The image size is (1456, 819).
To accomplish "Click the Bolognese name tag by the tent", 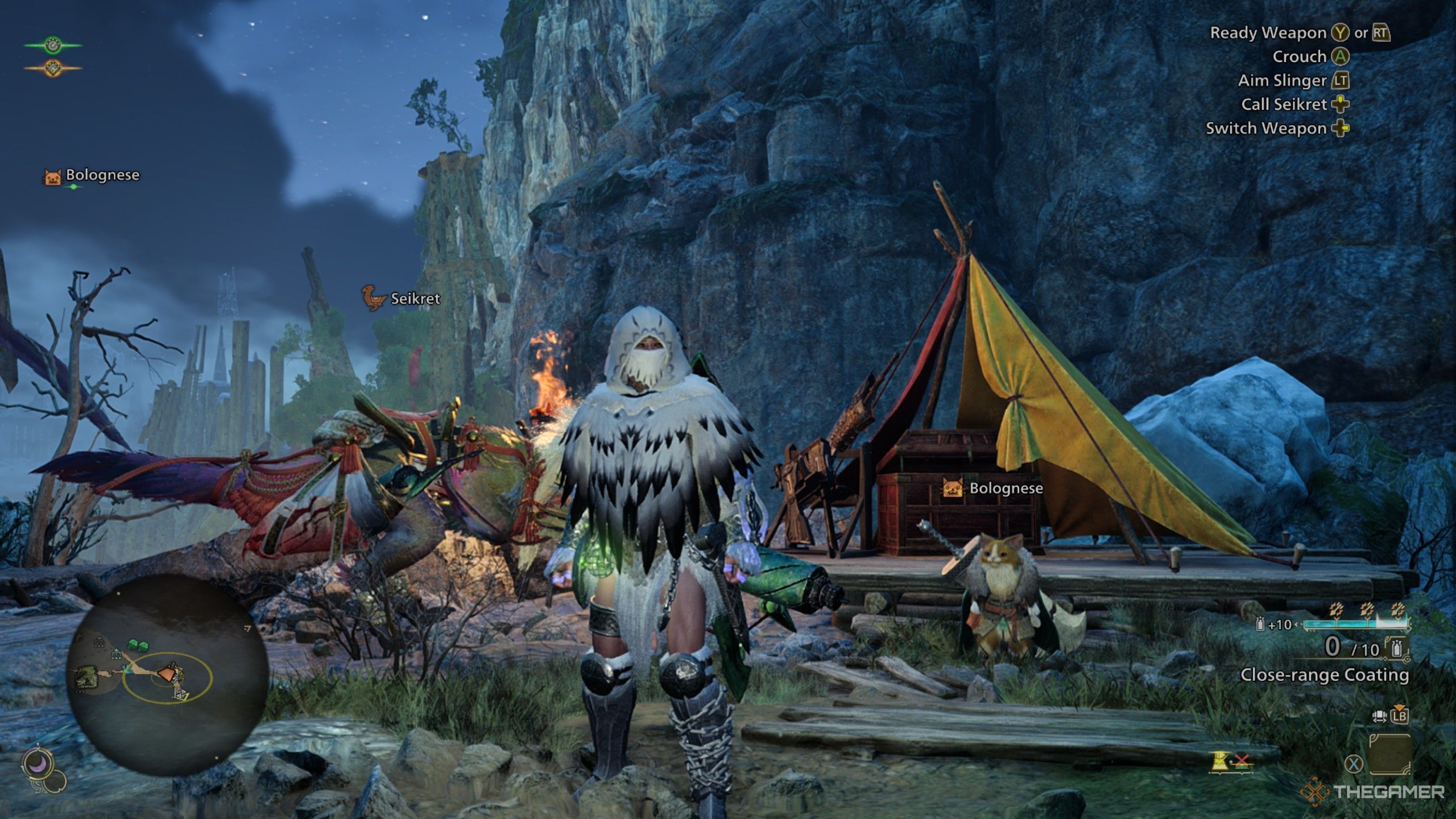I will pos(993,488).
